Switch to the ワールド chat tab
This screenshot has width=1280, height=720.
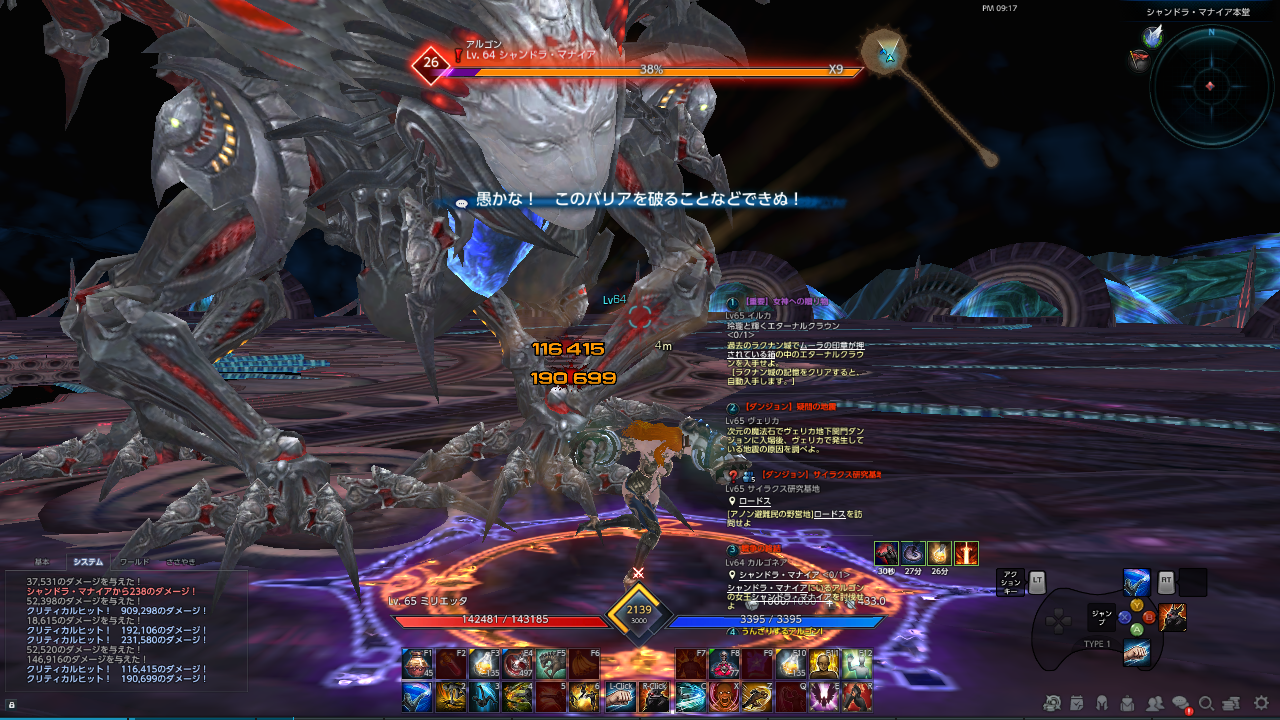click(135, 562)
